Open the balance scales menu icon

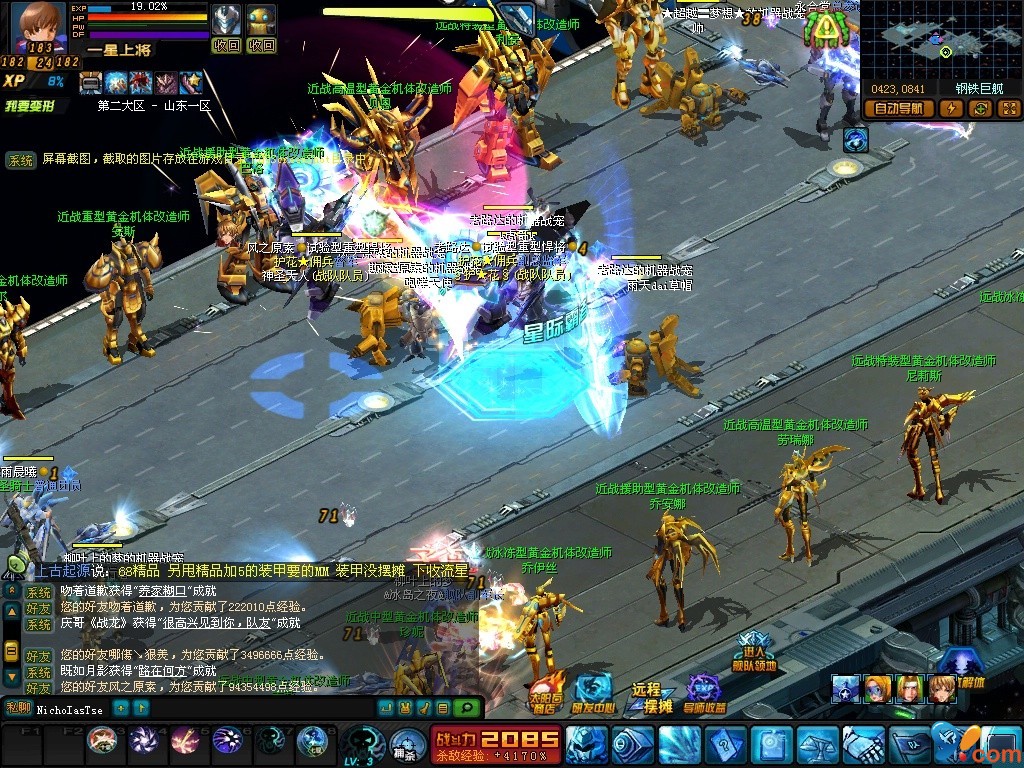tap(816, 744)
